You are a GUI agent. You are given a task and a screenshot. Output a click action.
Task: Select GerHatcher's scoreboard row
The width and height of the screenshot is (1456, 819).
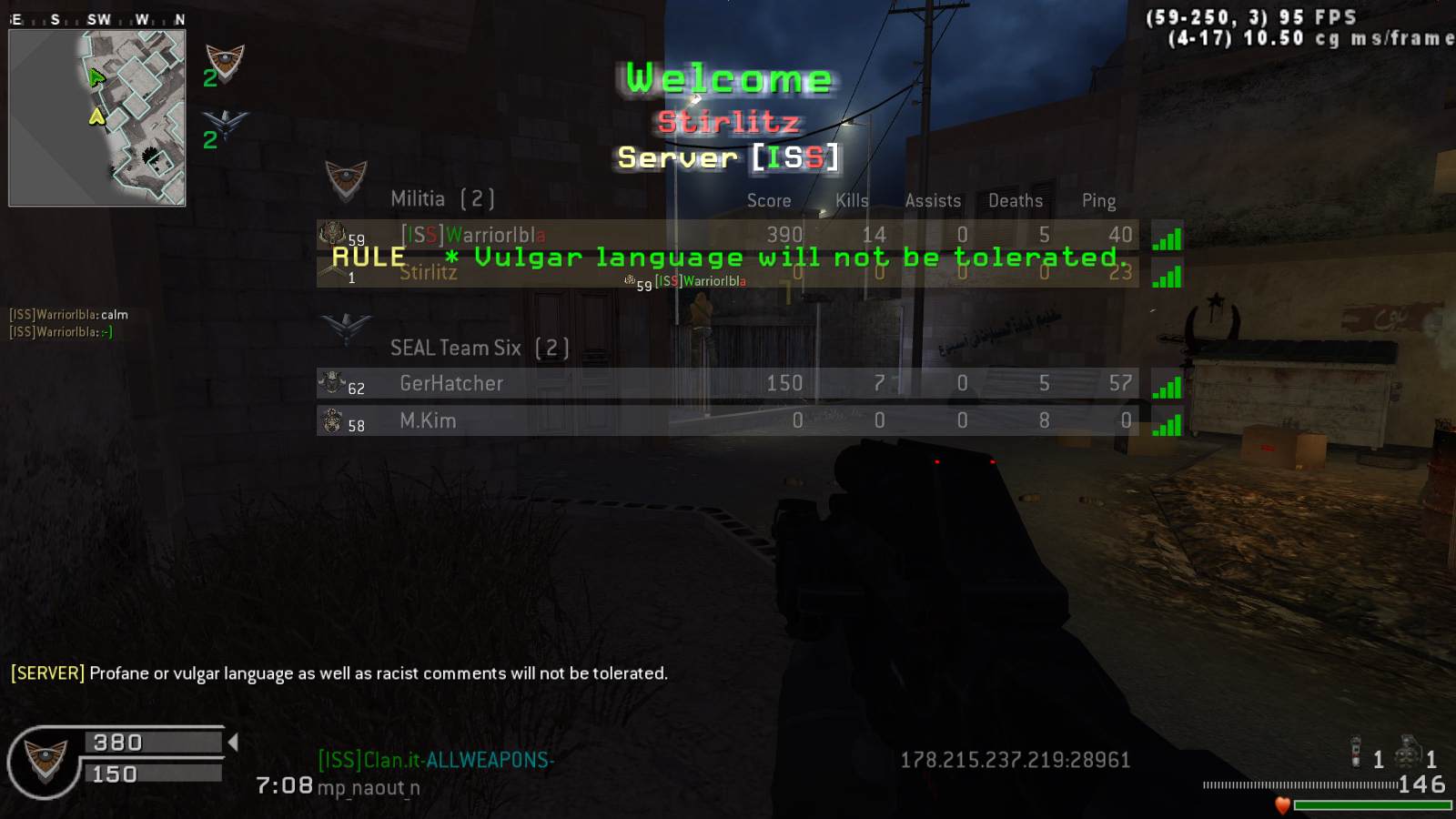[726, 383]
